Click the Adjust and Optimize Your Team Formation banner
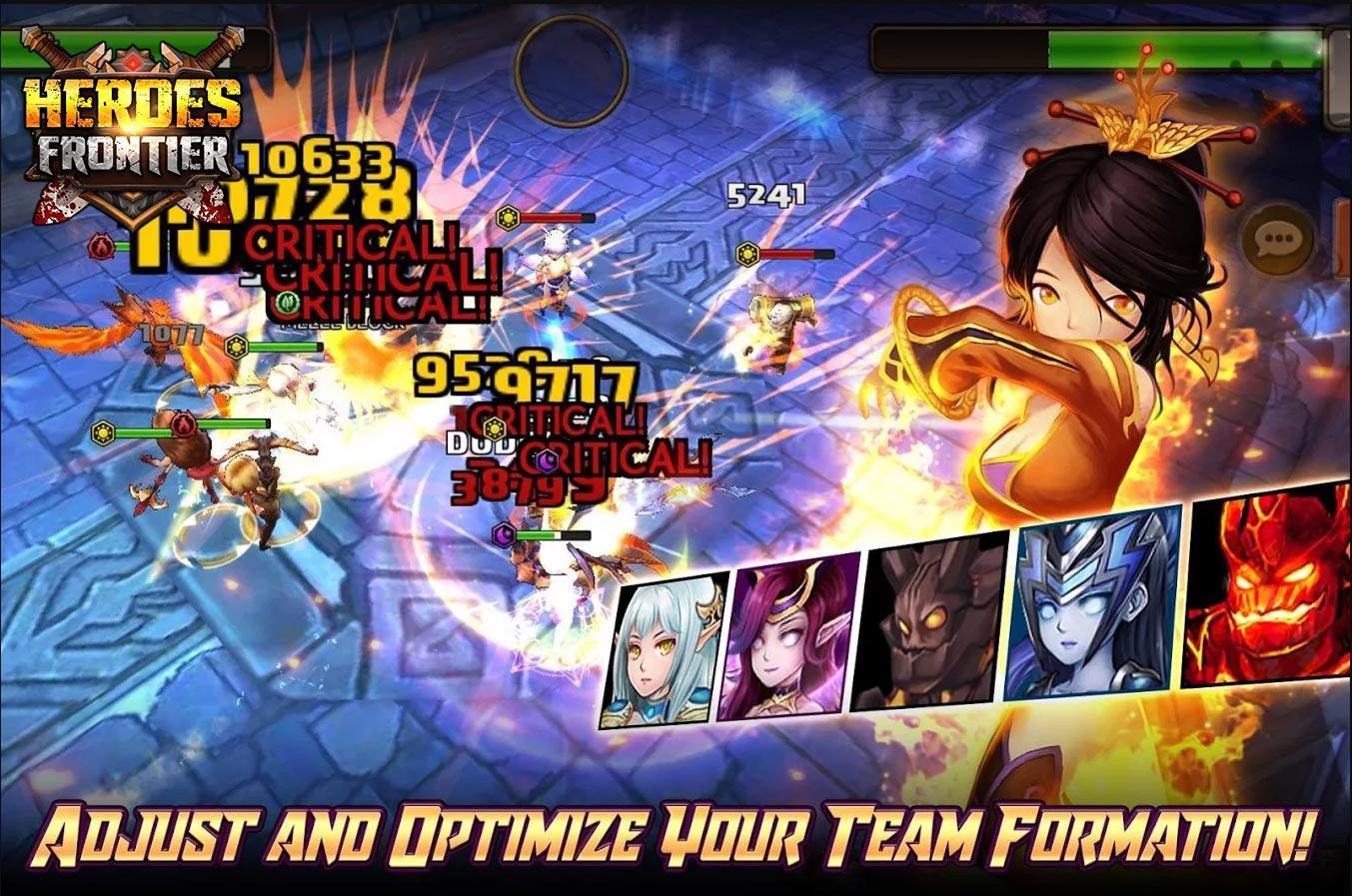The height and width of the screenshot is (896, 1352). click(x=676, y=839)
